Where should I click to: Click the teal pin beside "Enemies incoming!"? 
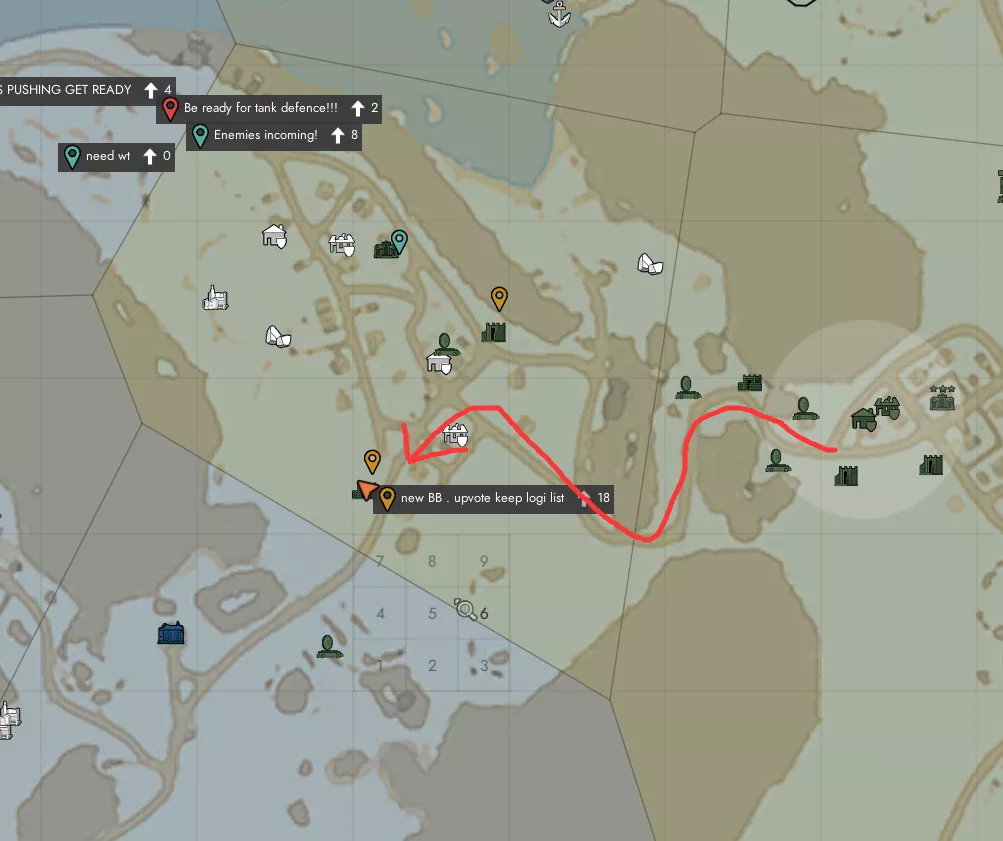[x=200, y=135]
